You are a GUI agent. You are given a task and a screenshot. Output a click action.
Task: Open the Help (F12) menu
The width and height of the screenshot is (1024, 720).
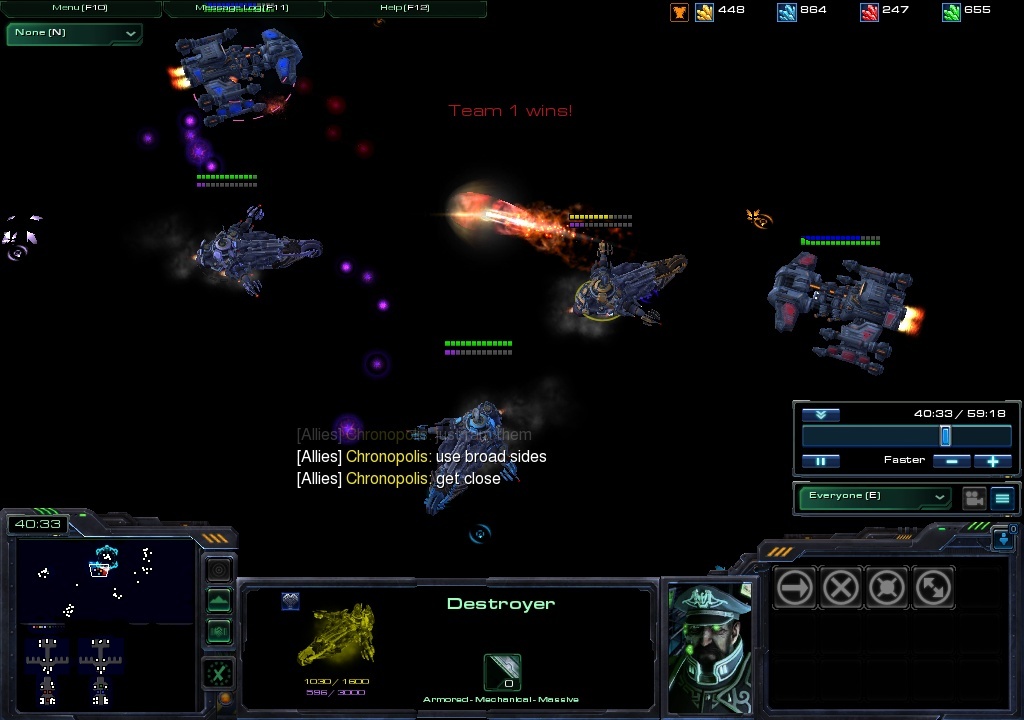coord(405,8)
